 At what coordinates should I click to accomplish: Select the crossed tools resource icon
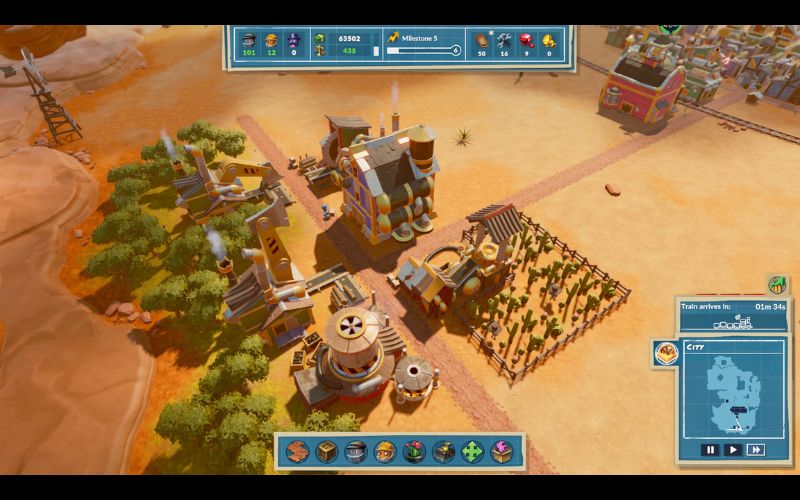(503, 40)
